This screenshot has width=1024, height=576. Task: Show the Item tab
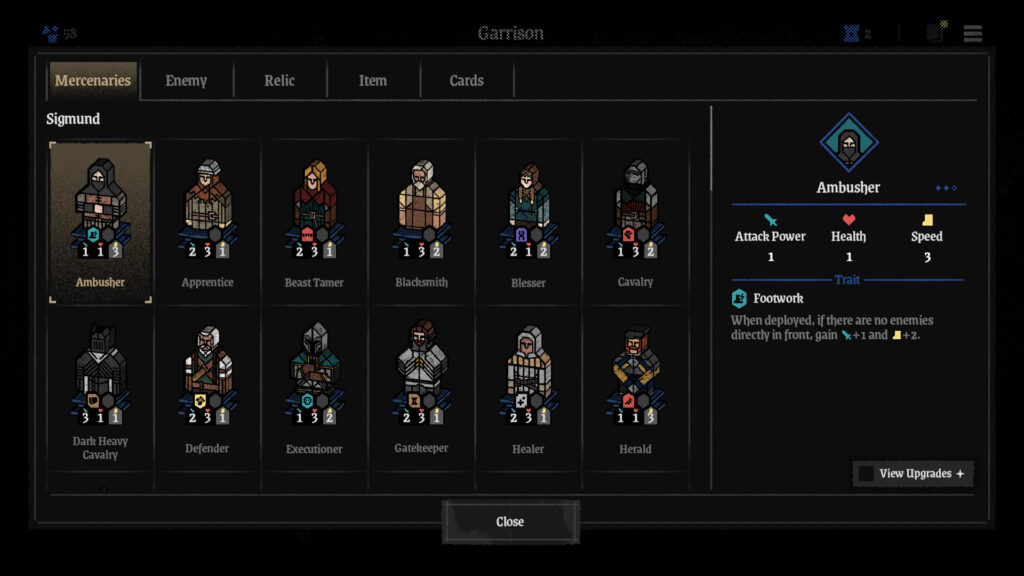click(x=373, y=81)
